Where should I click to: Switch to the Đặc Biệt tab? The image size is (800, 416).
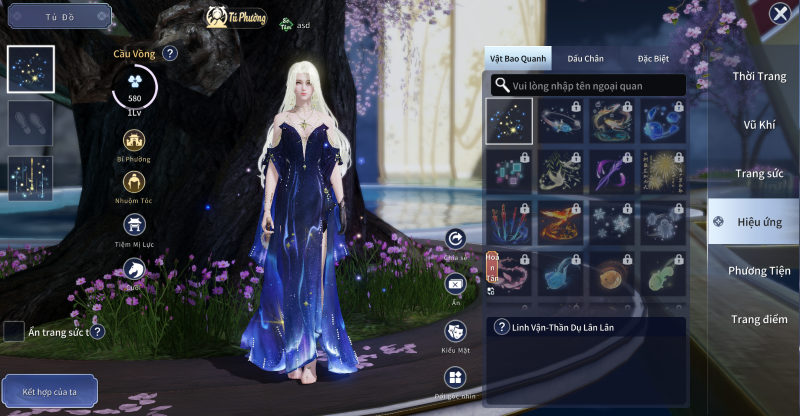click(653, 59)
